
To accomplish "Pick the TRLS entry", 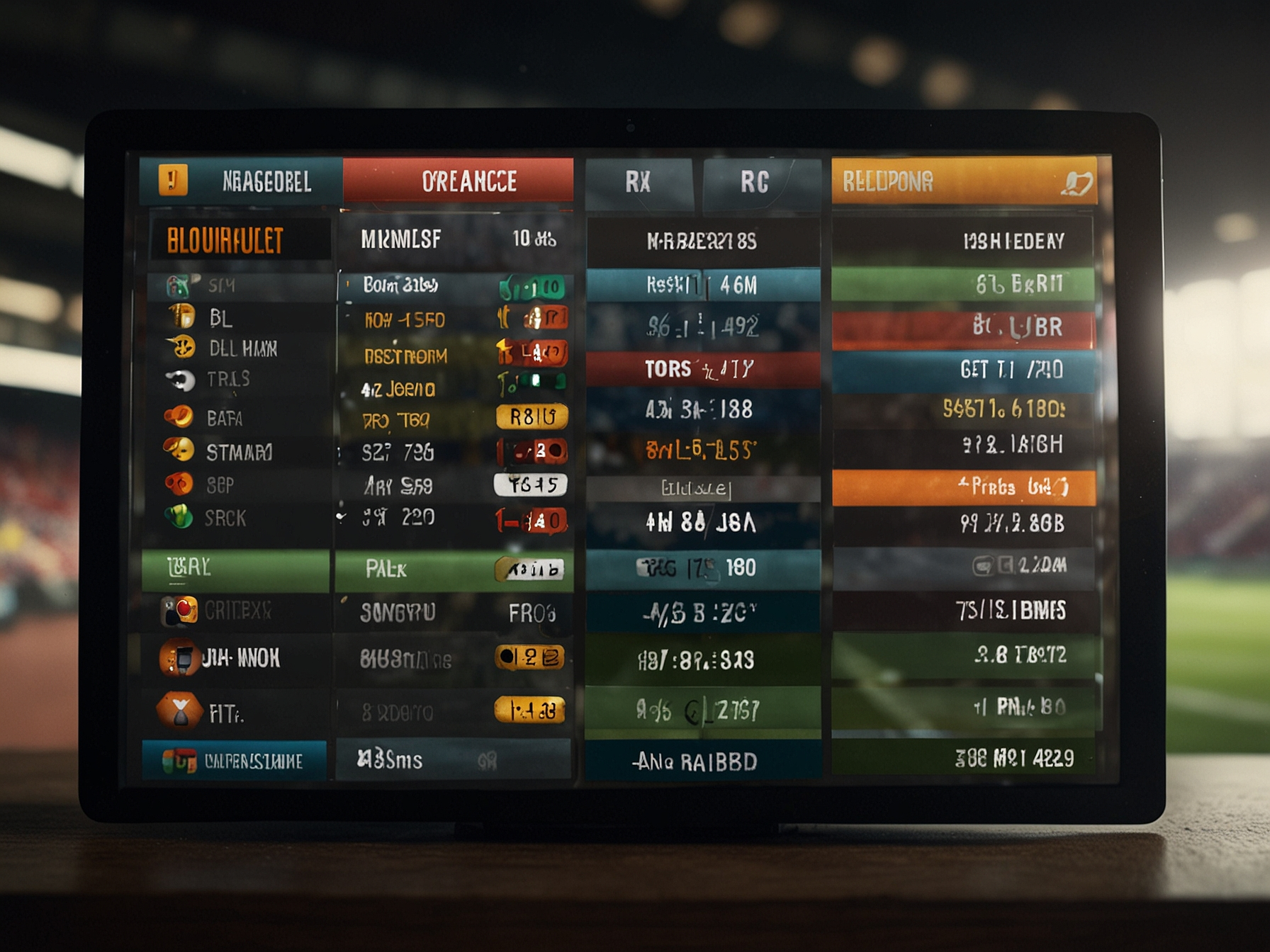I will 227,380.
